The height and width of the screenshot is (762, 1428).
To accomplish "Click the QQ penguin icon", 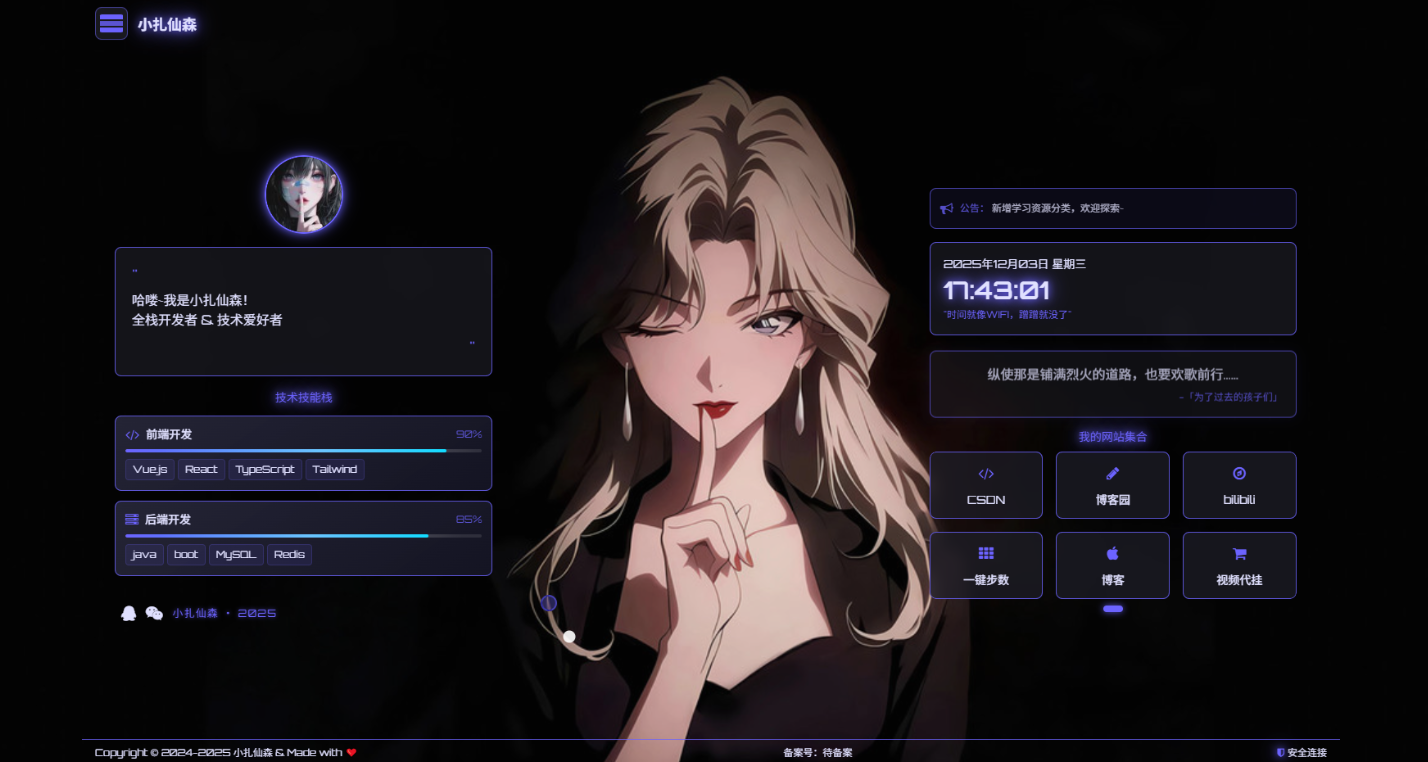I will 128,613.
